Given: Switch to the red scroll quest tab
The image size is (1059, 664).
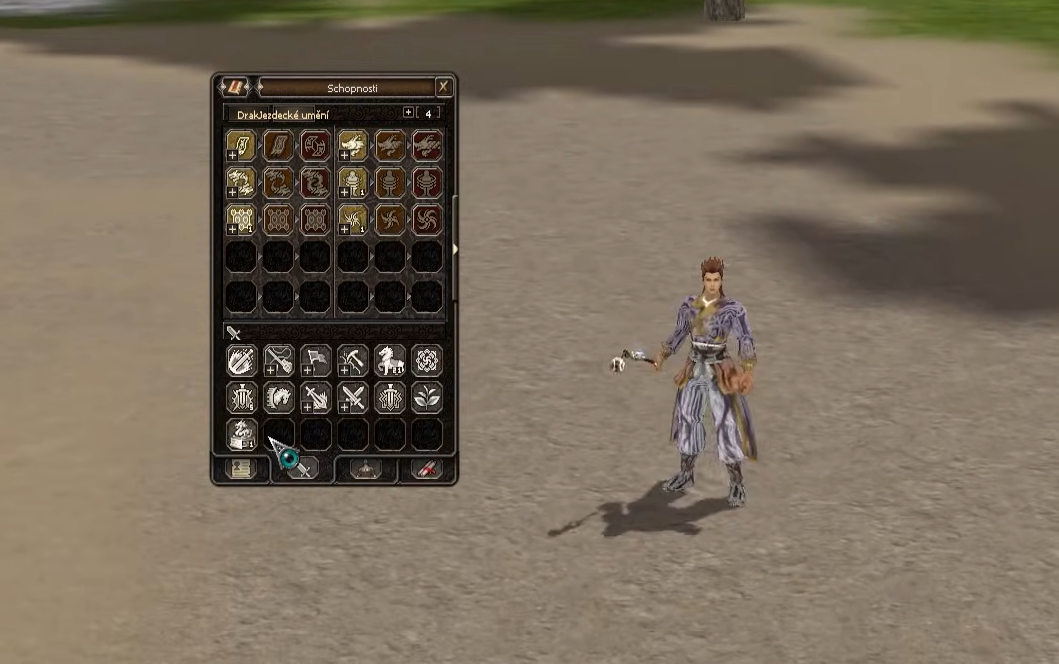Looking at the screenshot, I should pyautogui.click(x=428, y=469).
